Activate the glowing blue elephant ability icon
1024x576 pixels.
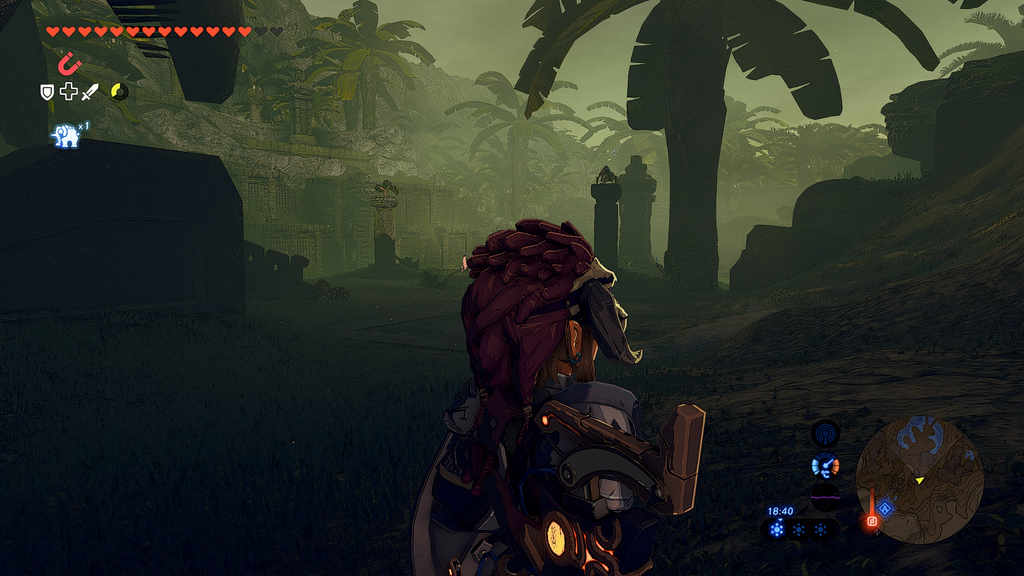pyautogui.click(x=66, y=136)
